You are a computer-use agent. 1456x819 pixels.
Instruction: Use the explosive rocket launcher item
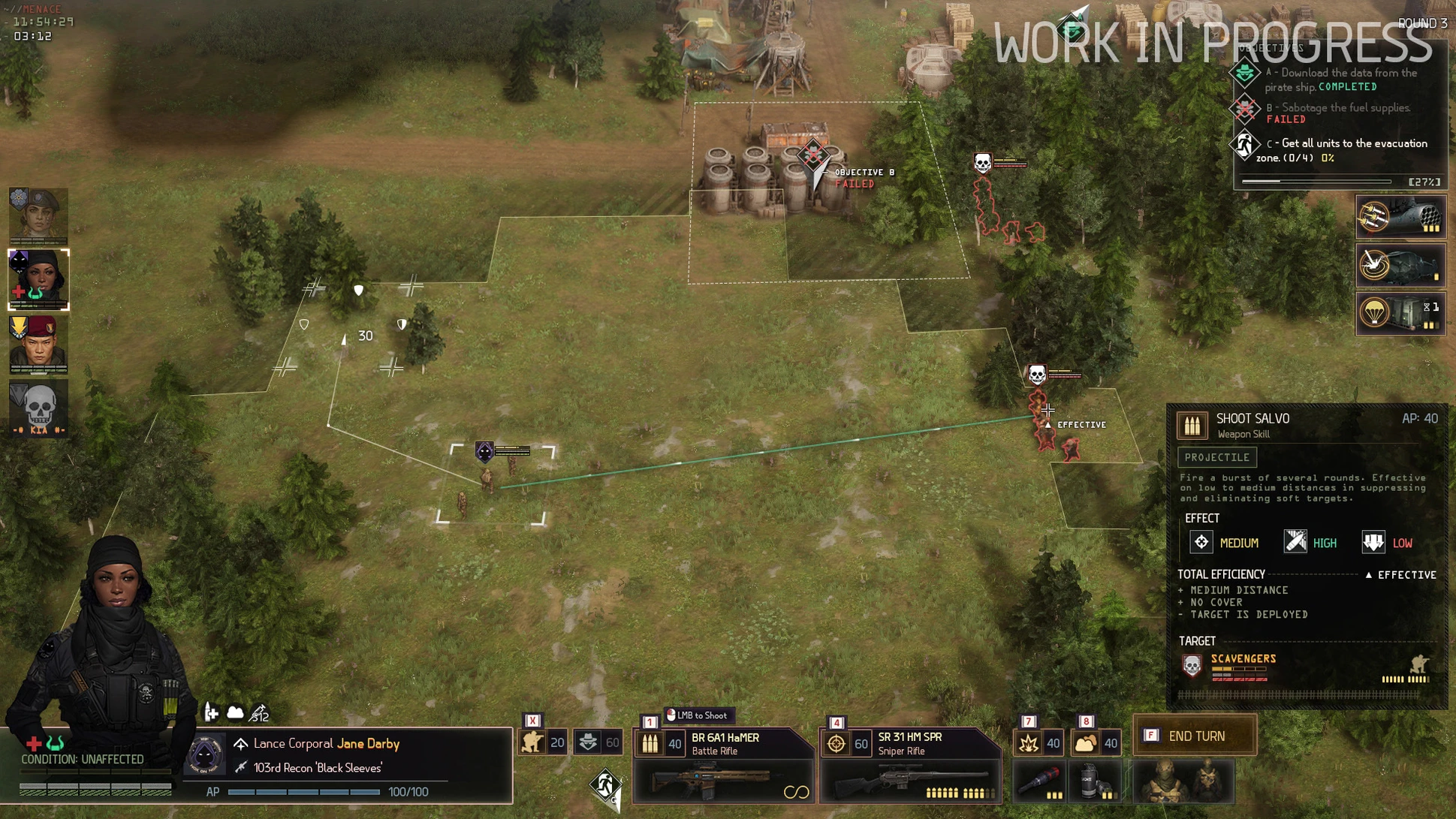click(1039, 781)
